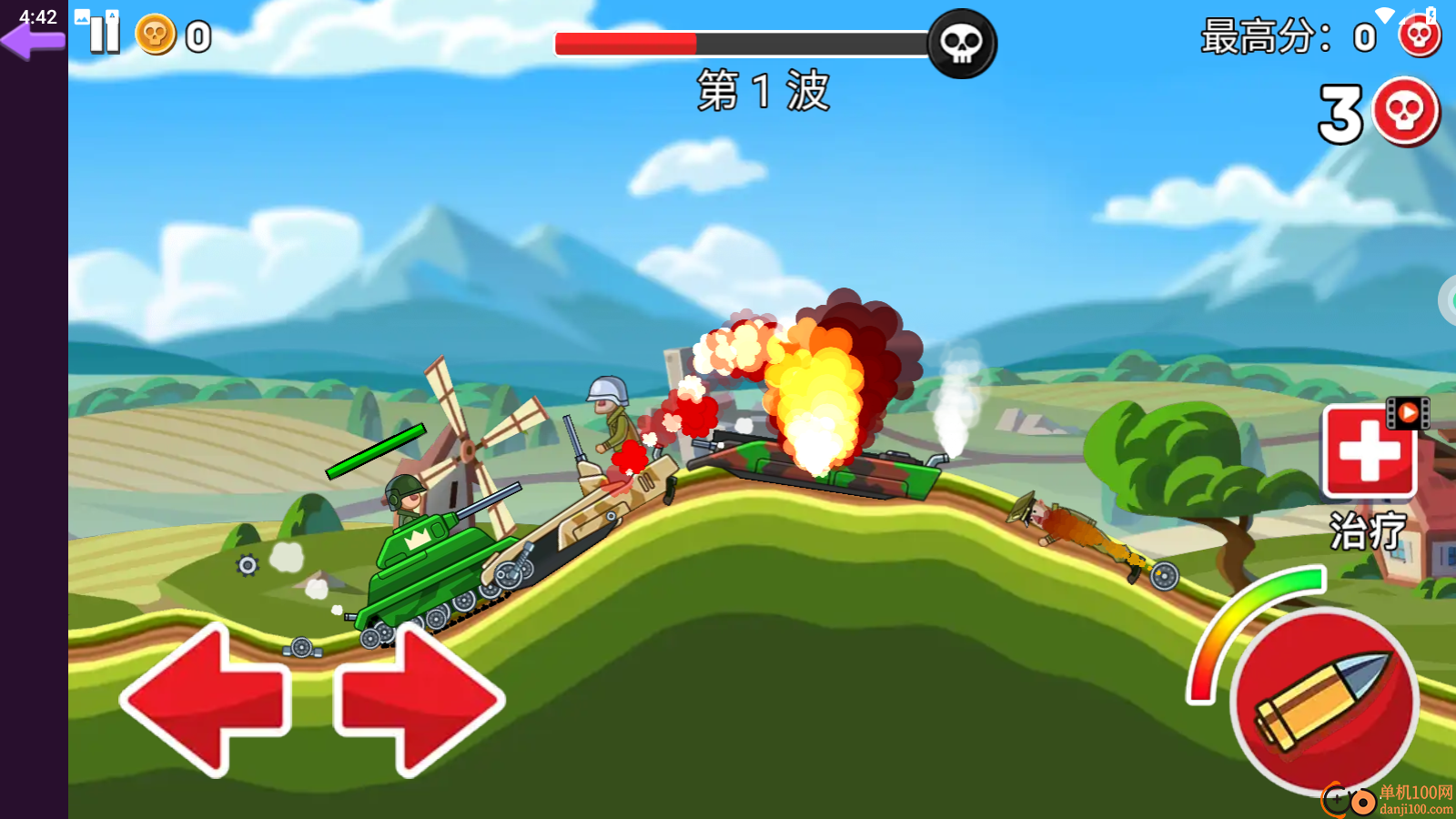The height and width of the screenshot is (819, 1456).
Task: Use the 治疗 heal button
Action: click(x=1369, y=452)
